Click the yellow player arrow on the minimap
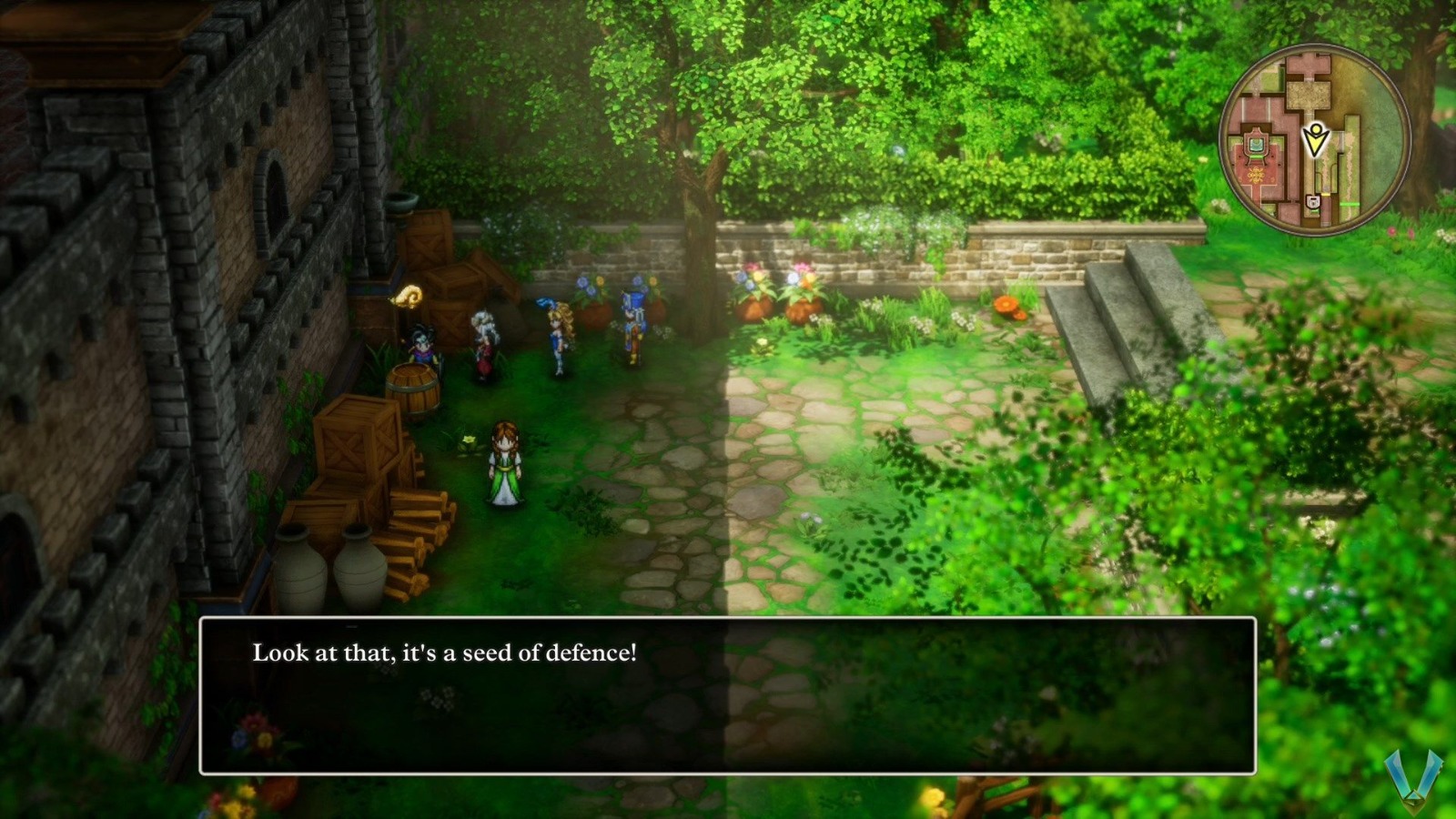Screen dimensions: 1456x819 pyautogui.click(x=1316, y=138)
